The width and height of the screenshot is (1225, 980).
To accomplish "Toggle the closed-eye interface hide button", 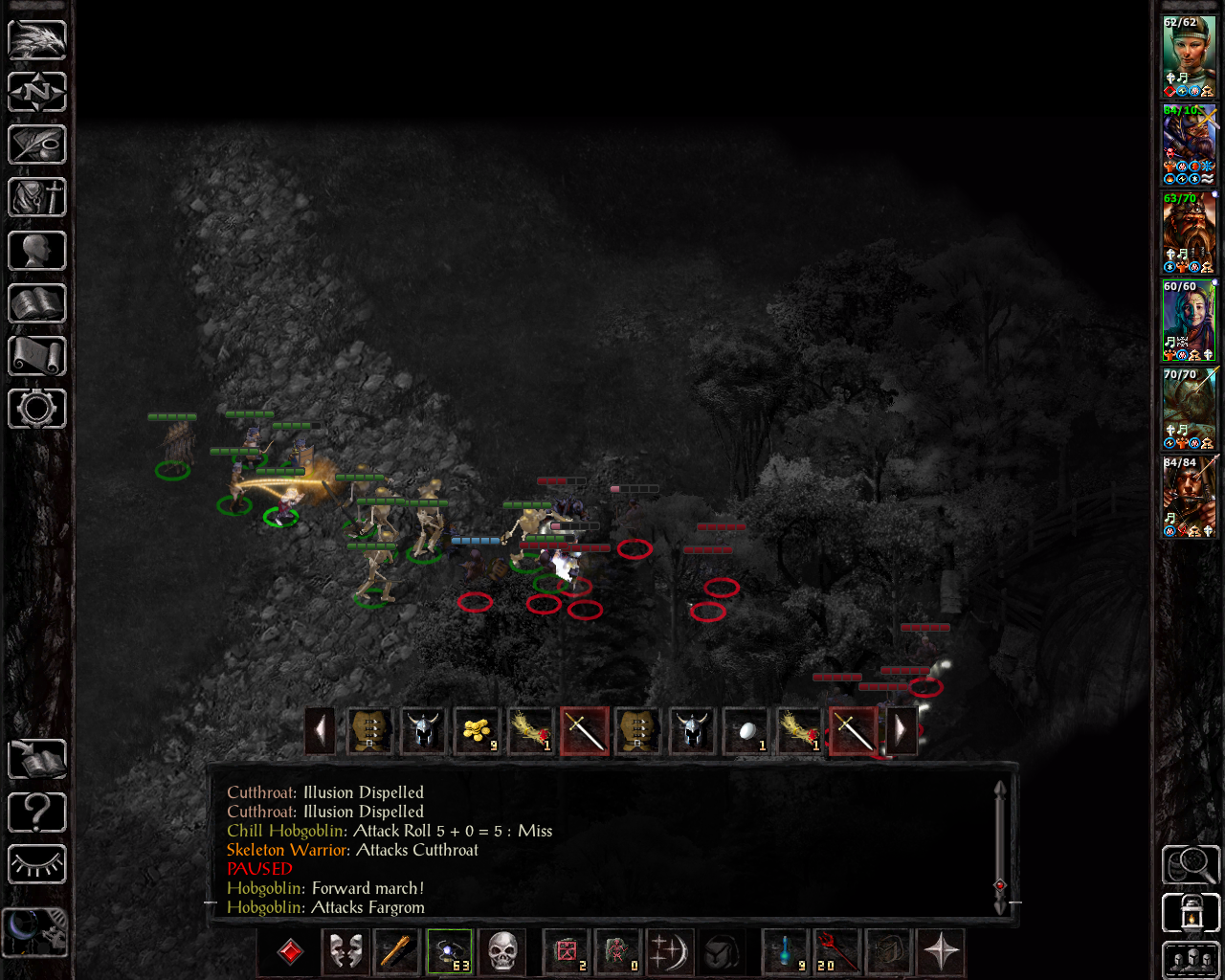I will tap(37, 865).
